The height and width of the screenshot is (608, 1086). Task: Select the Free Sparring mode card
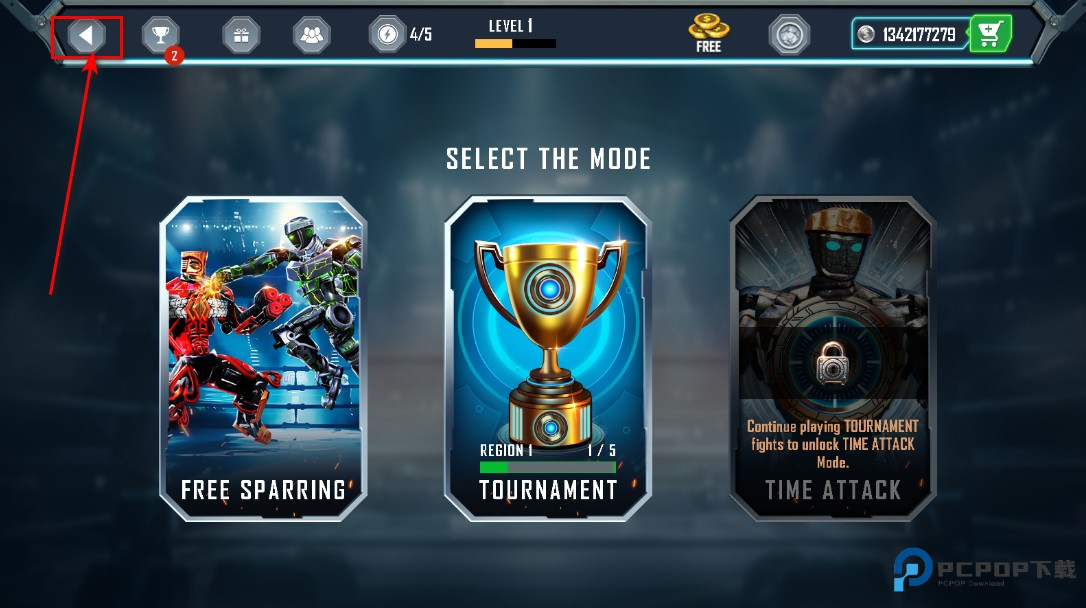tap(263, 358)
